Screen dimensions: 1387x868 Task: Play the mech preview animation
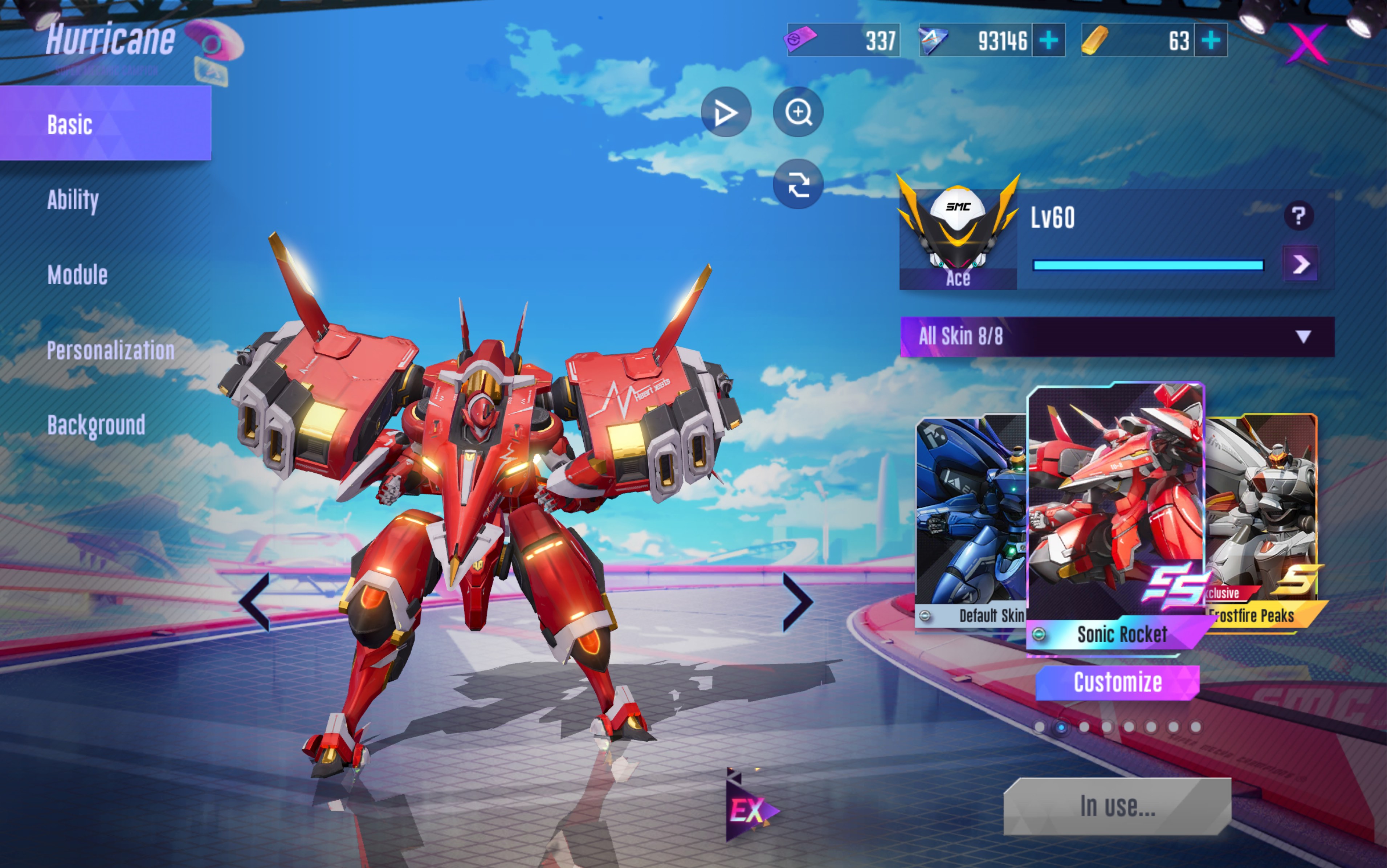pyautogui.click(x=726, y=112)
